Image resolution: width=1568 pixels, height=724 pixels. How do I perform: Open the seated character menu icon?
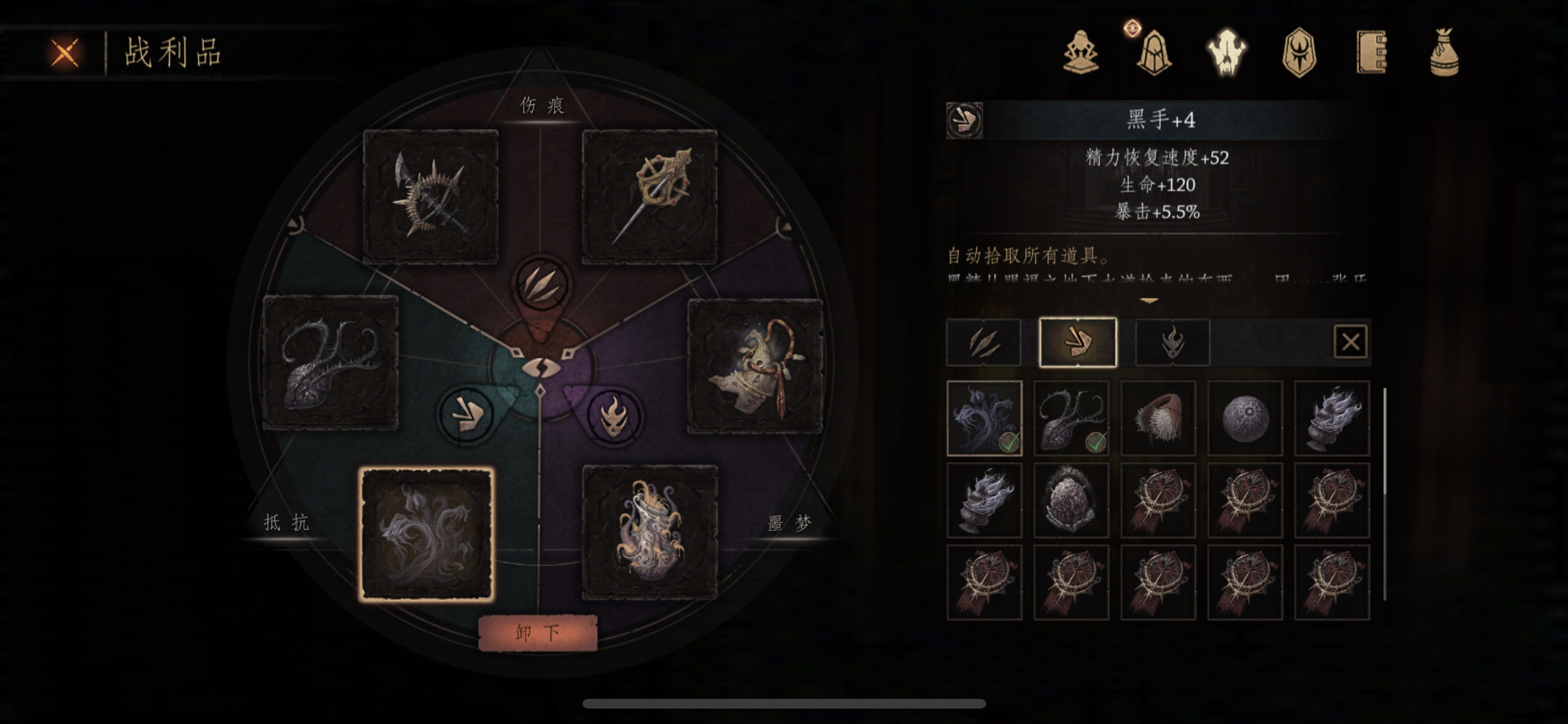(x=1081, y=53)
